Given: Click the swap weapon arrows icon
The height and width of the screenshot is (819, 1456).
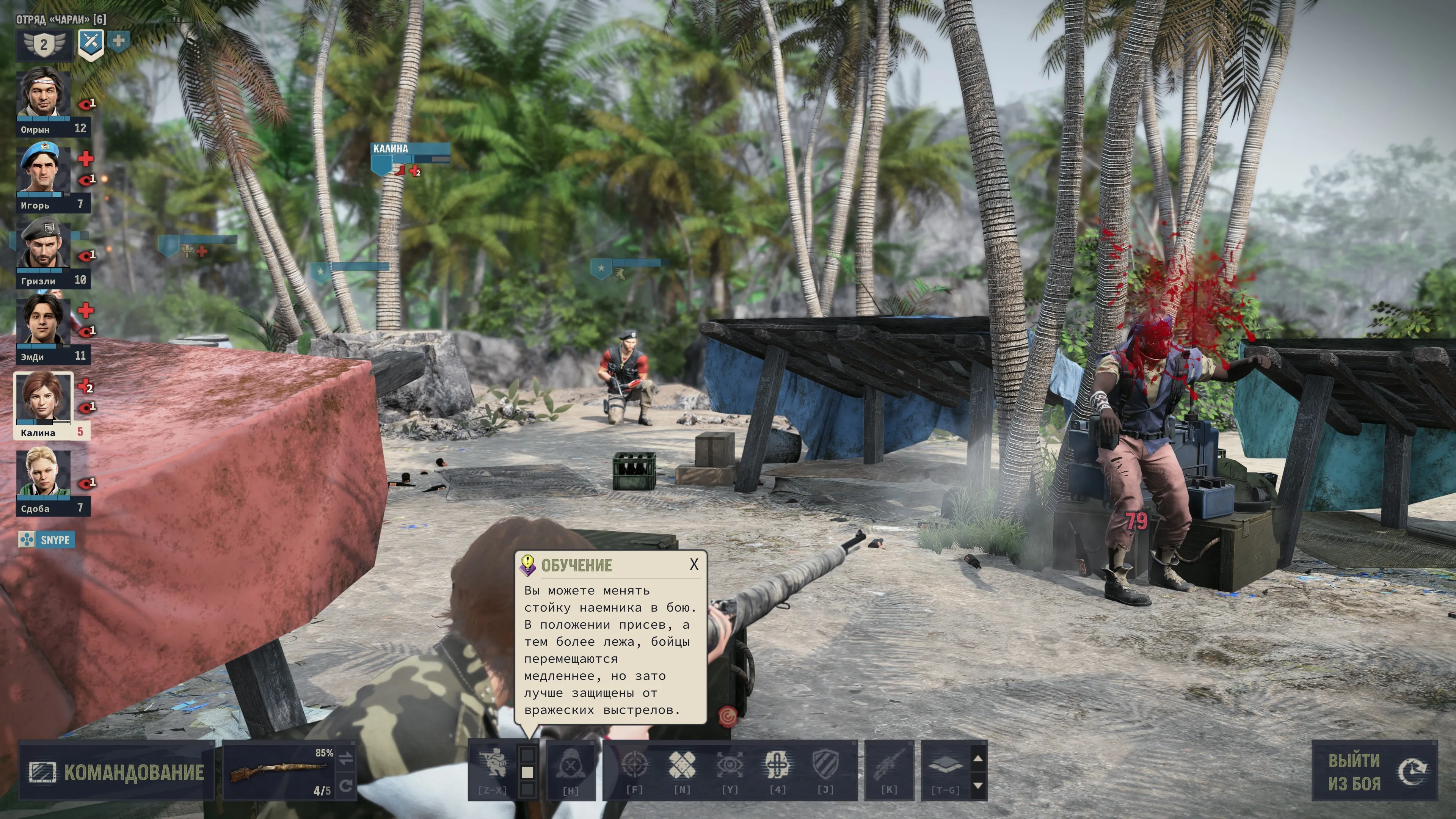Looking at the screenshot, I should [347, 758].
